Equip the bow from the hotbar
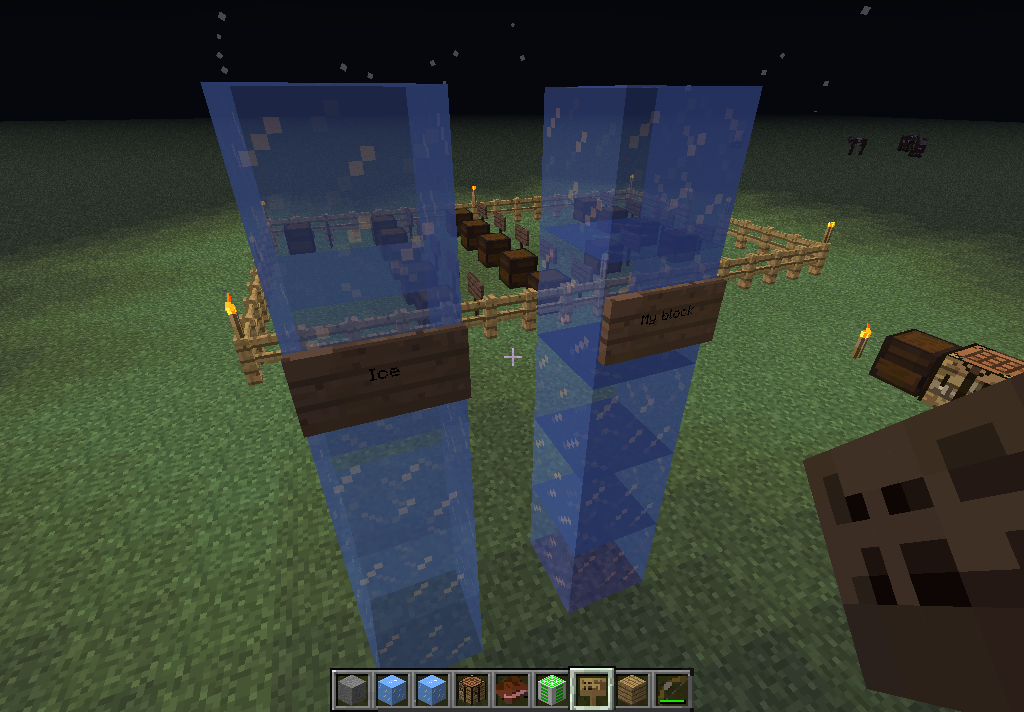Viewport: 1024px width, 712px height. [x=671, y=689]
